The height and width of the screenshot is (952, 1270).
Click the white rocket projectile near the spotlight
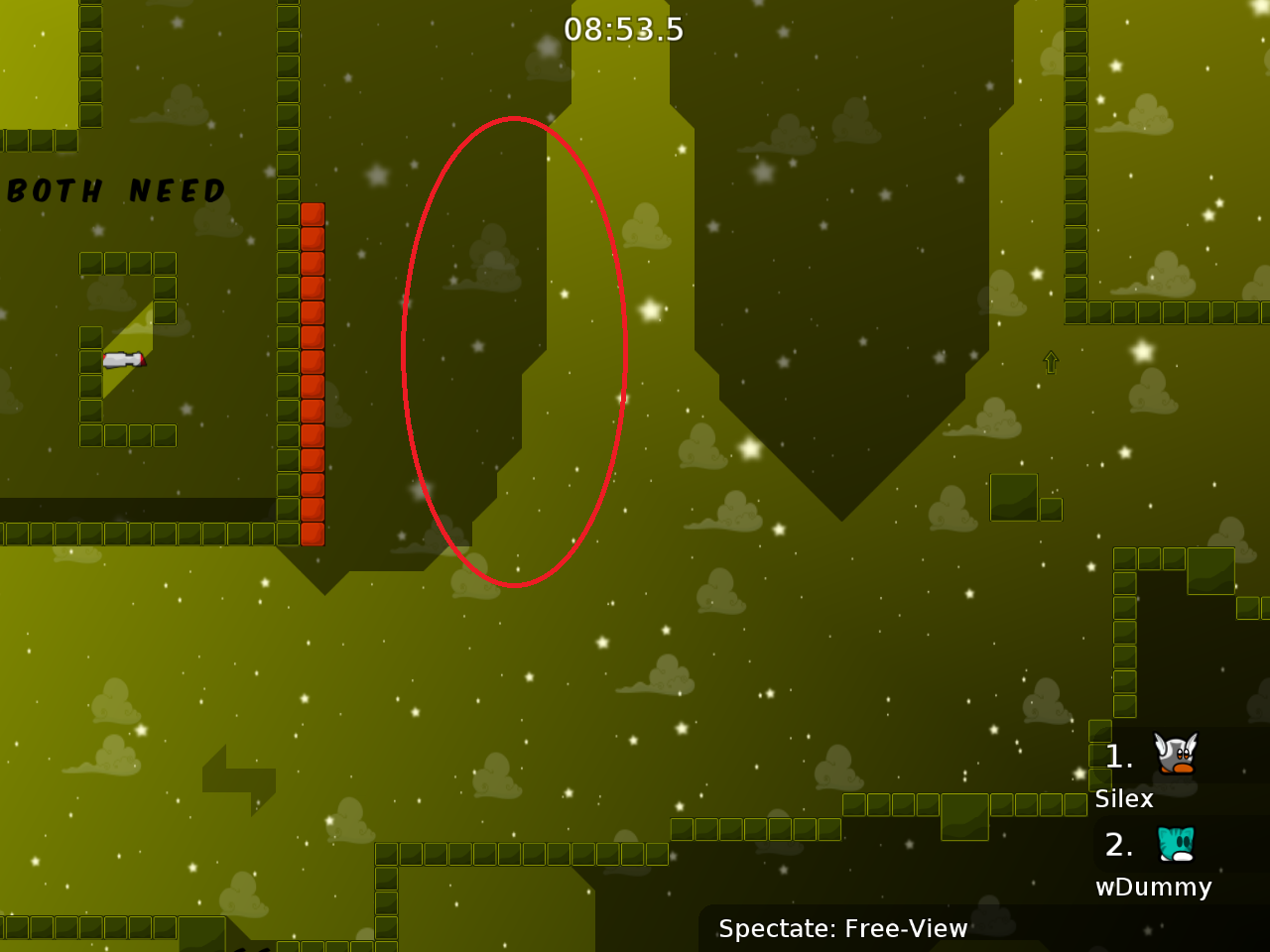click(123, 360)
